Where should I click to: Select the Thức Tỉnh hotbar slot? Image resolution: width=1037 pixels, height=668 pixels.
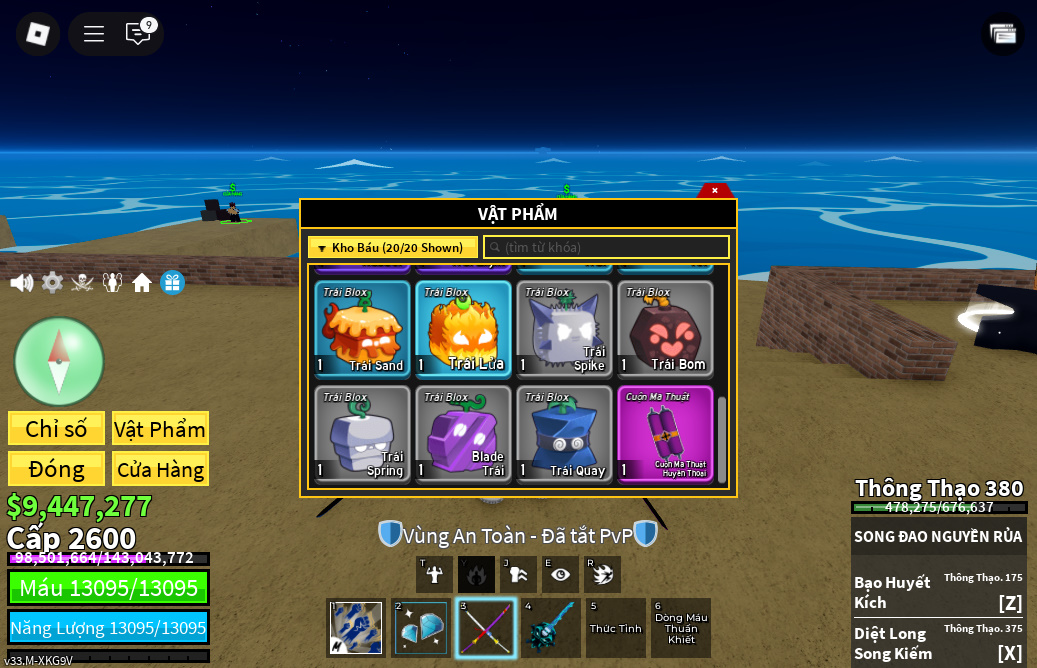pyautogui.click(x=615, y=628)
